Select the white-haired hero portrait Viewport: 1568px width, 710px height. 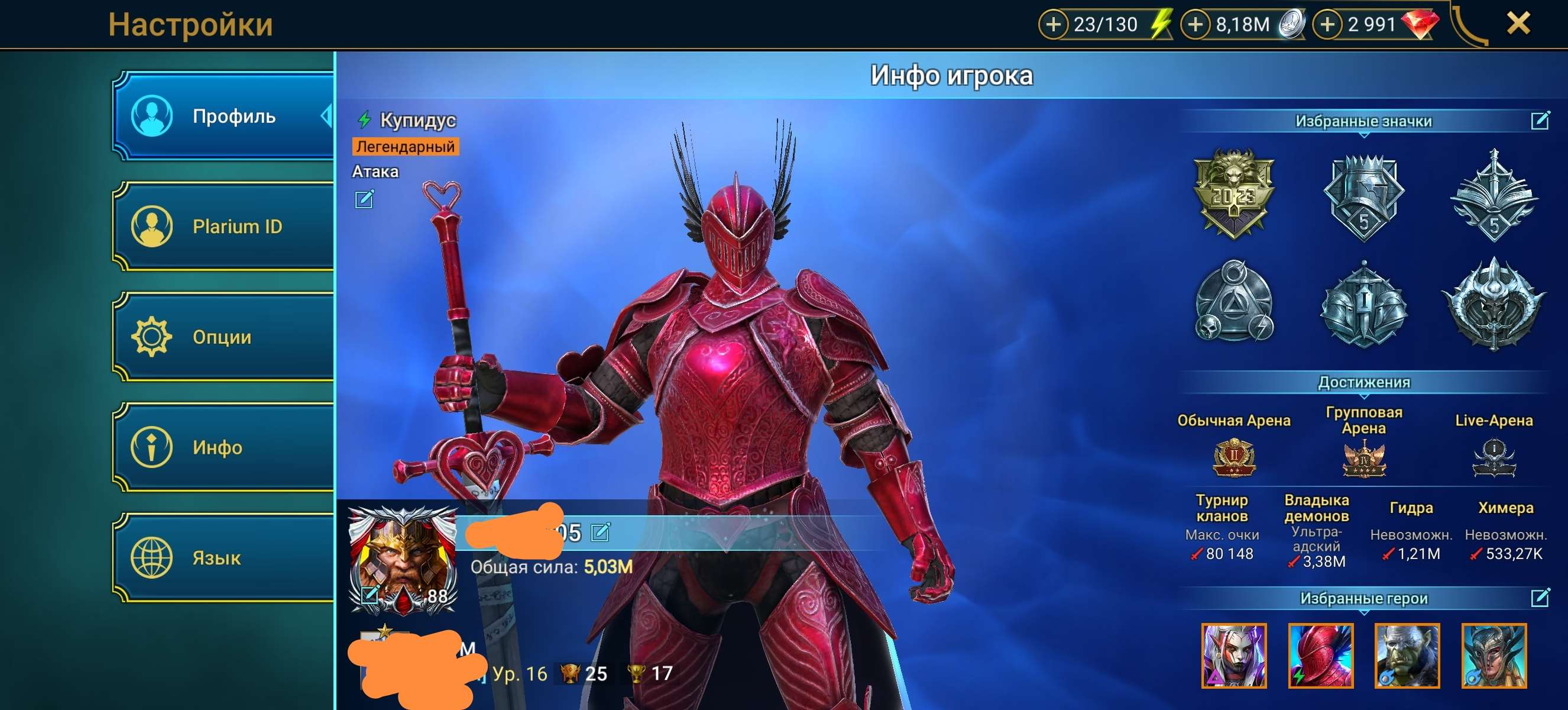1234,656
